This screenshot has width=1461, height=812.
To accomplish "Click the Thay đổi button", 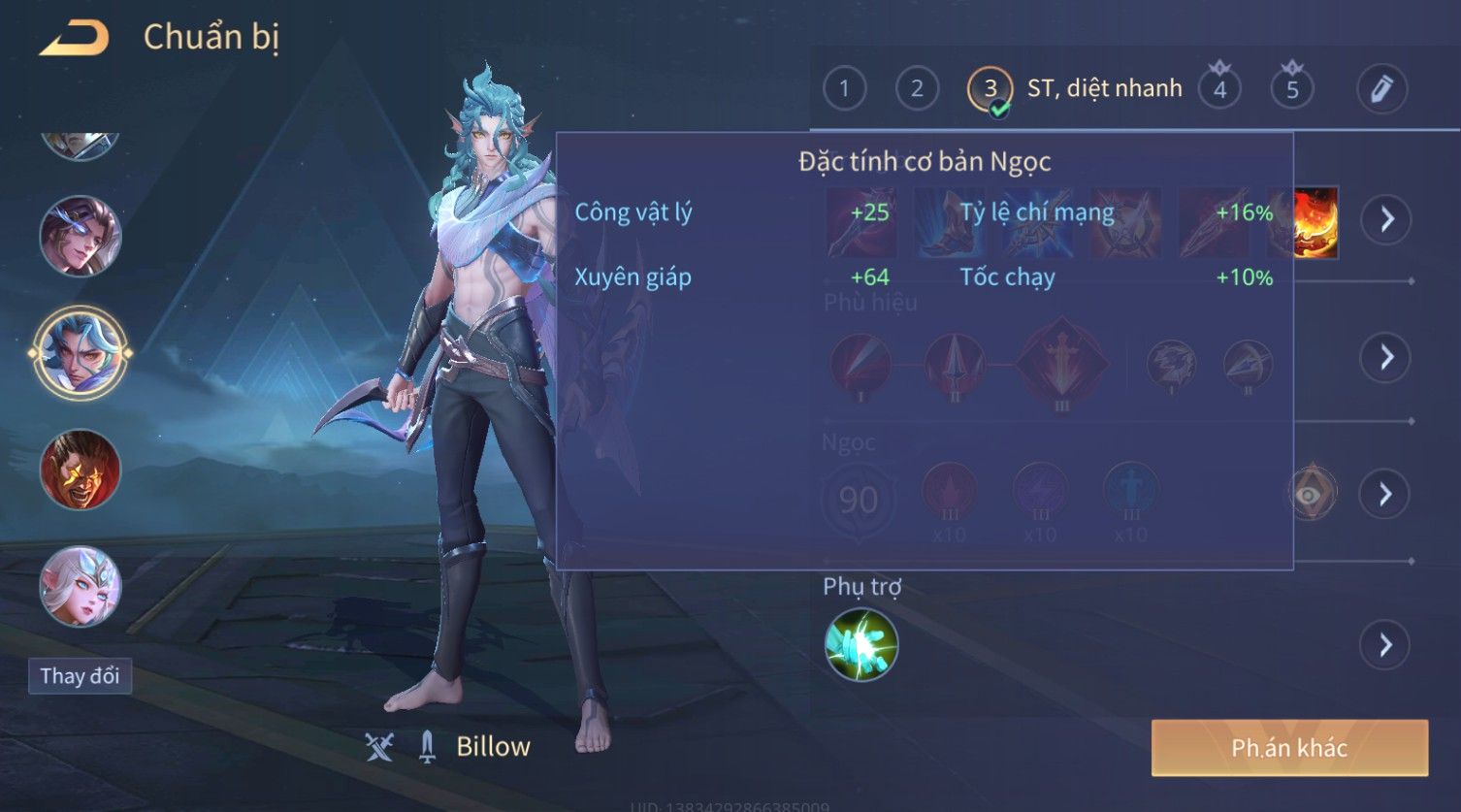I will [x=80, y=676].
